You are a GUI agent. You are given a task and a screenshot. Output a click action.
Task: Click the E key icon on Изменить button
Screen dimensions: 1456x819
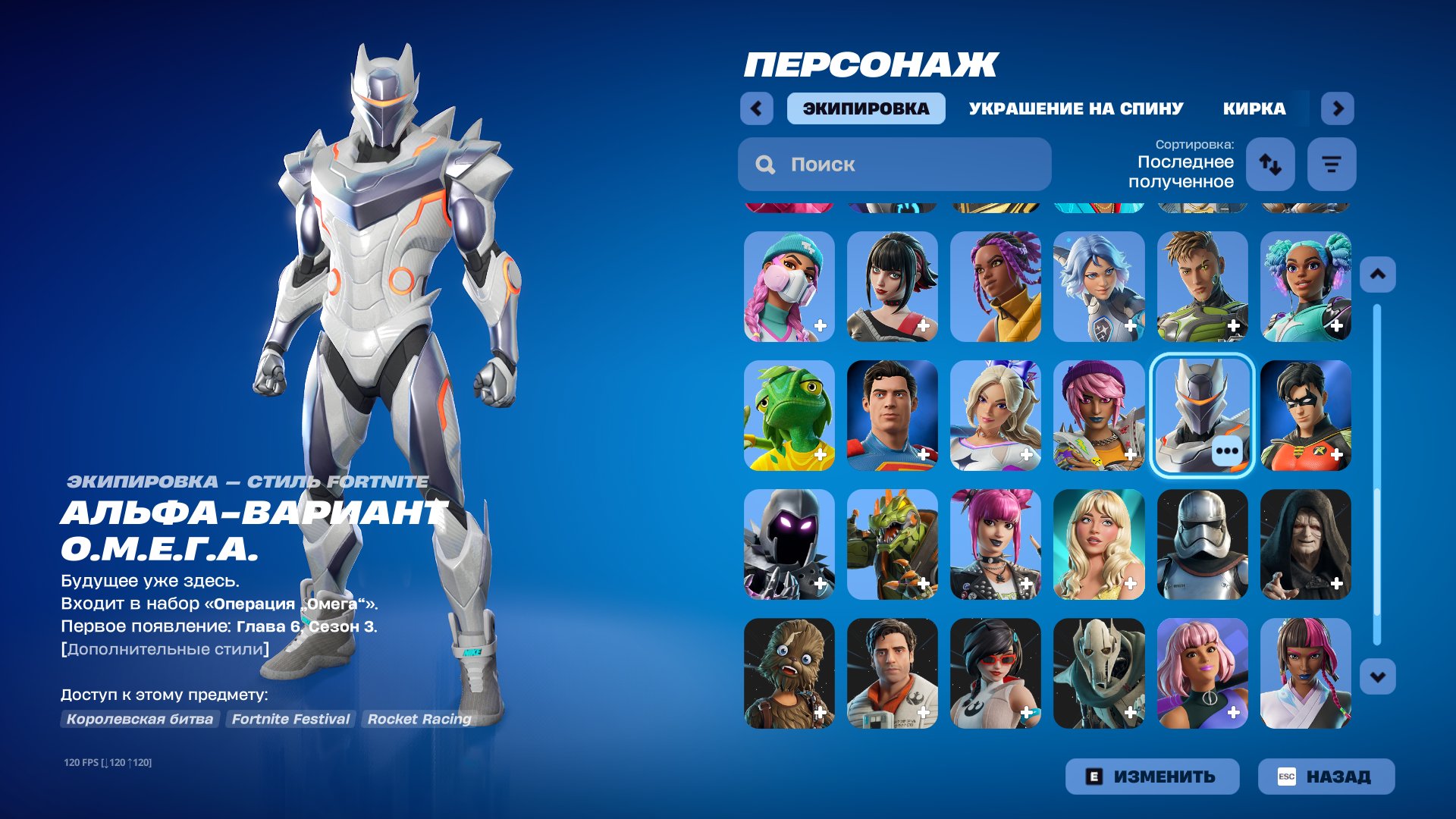pos(1094,776)
